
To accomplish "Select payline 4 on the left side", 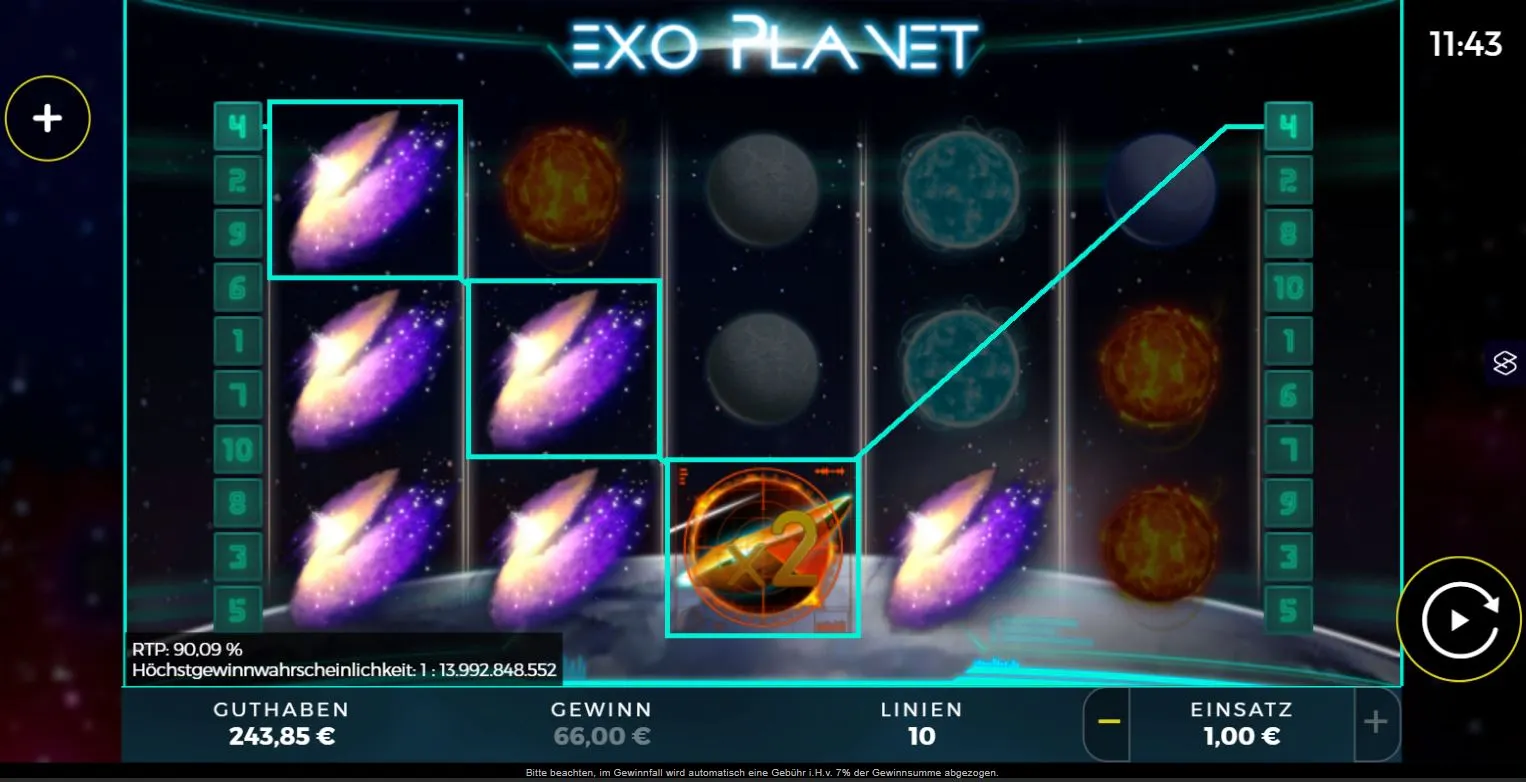I will (238, 125).
